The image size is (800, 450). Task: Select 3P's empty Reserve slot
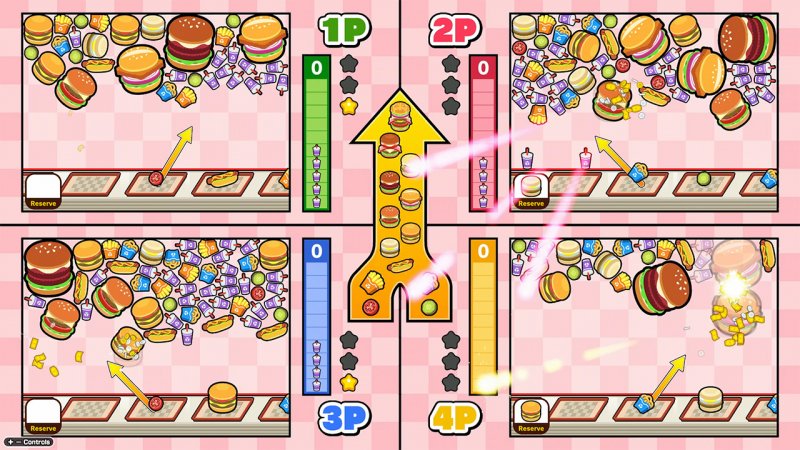(x=43, y=414)
